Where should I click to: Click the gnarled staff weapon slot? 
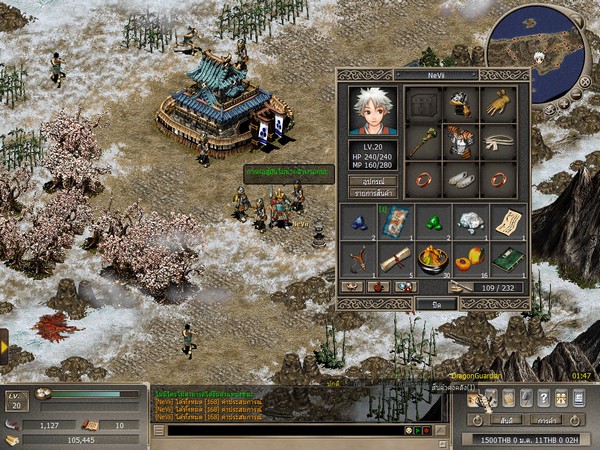423,143
